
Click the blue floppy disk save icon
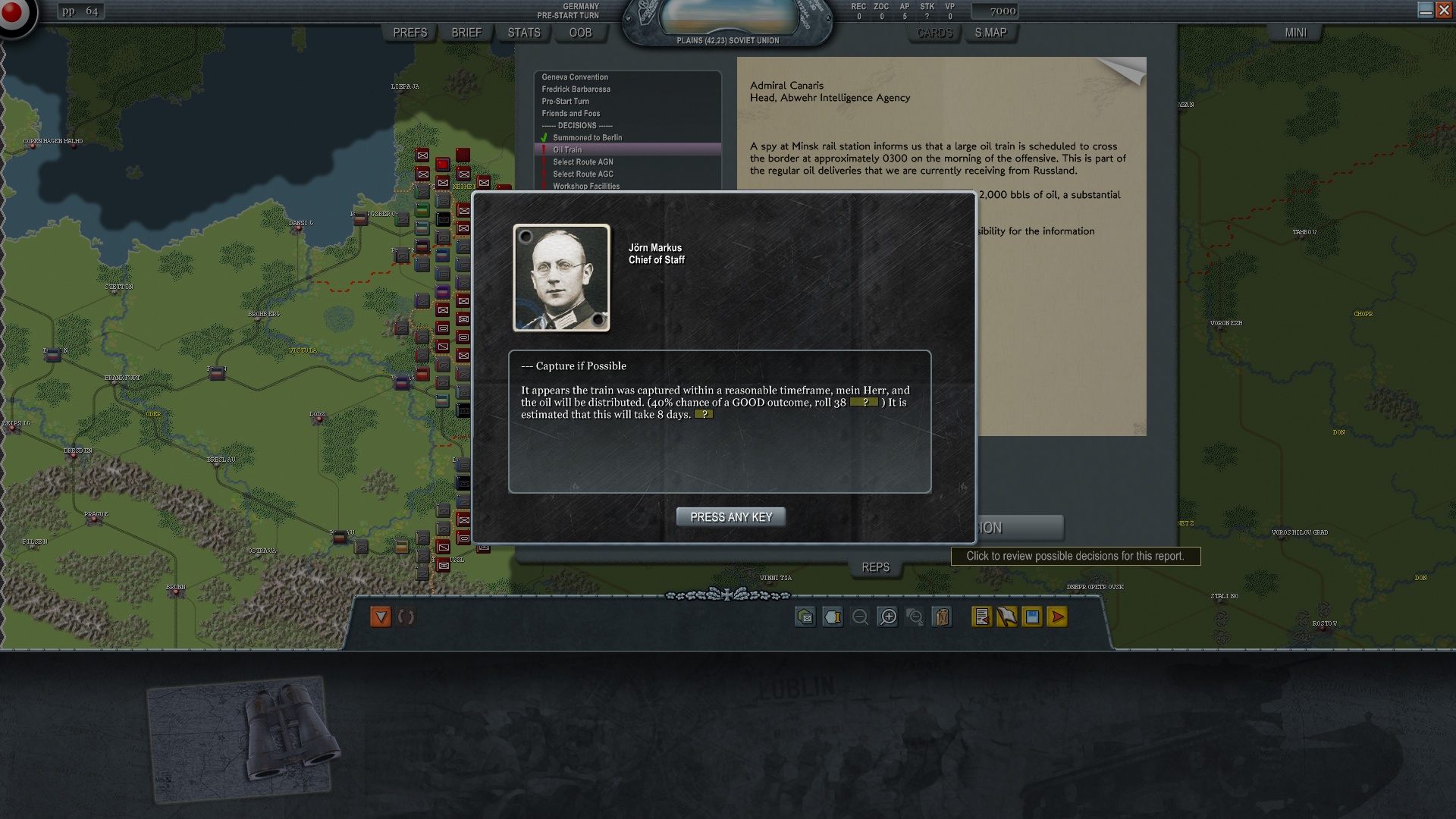1032,617
